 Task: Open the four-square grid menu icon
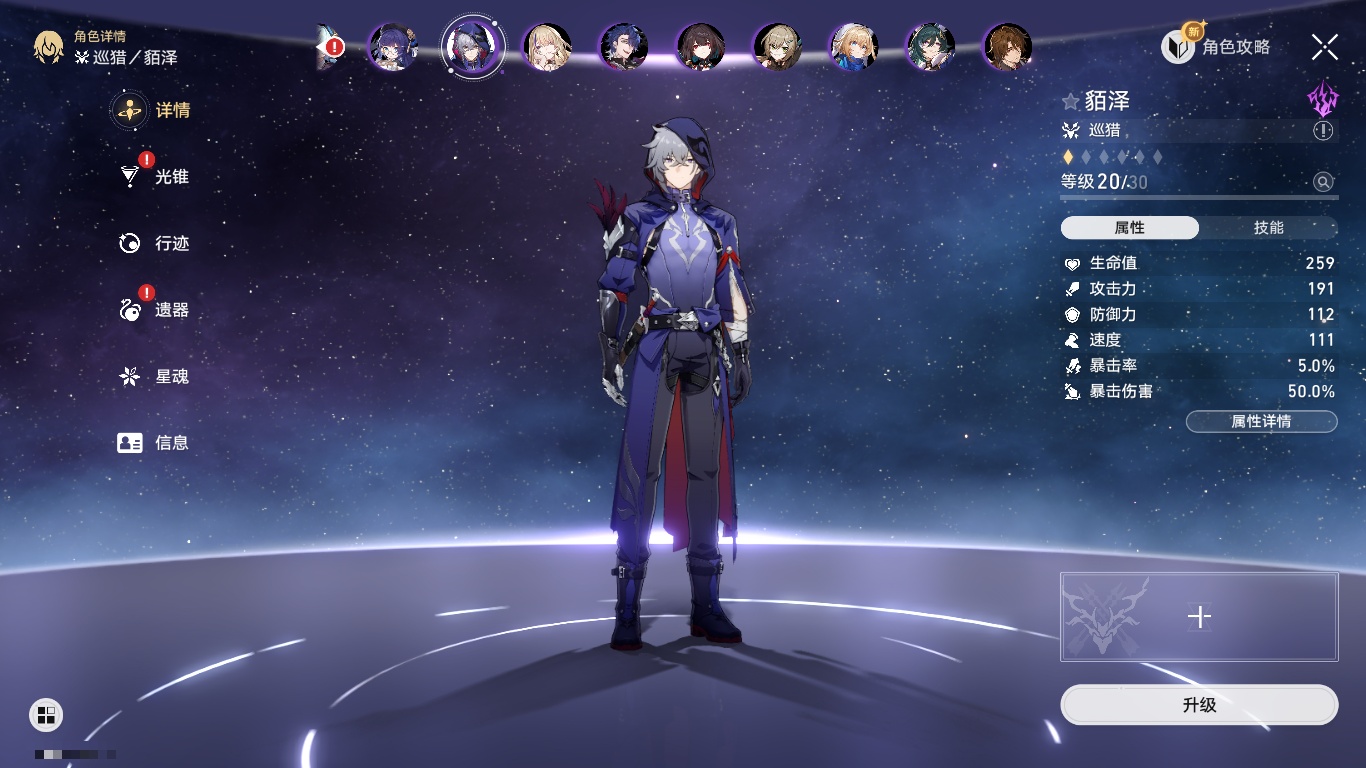[46, 714]
